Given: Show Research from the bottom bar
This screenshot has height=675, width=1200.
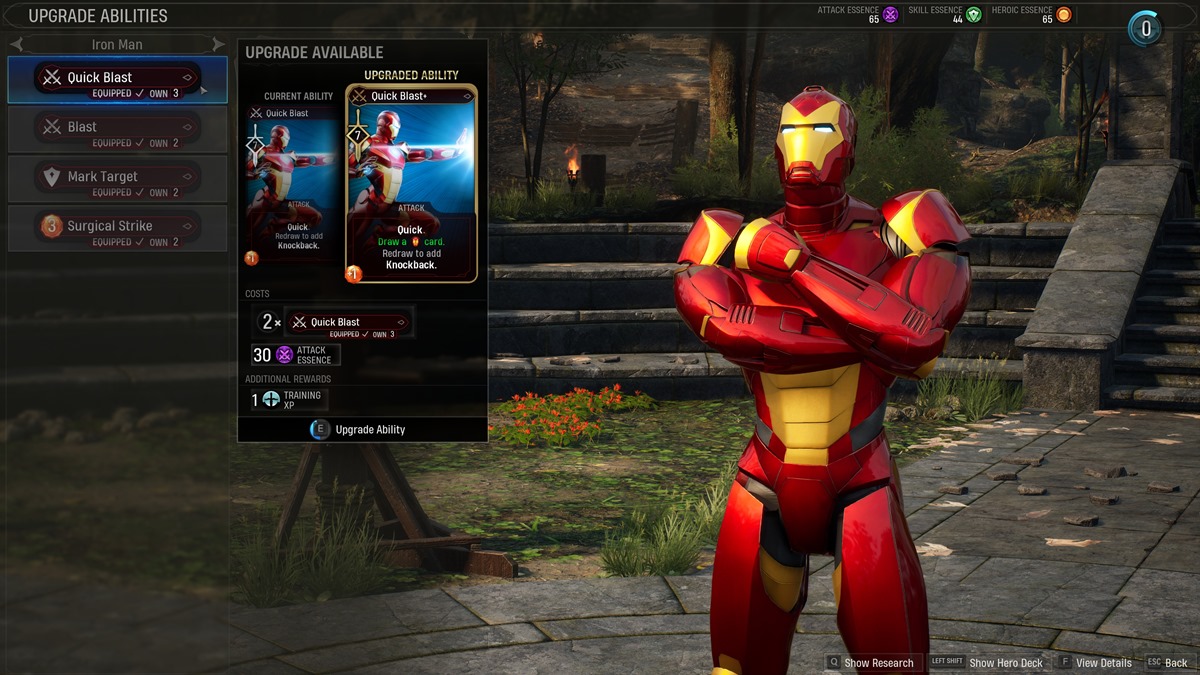Looking at the screenshot, I should (x=870, y=662).
